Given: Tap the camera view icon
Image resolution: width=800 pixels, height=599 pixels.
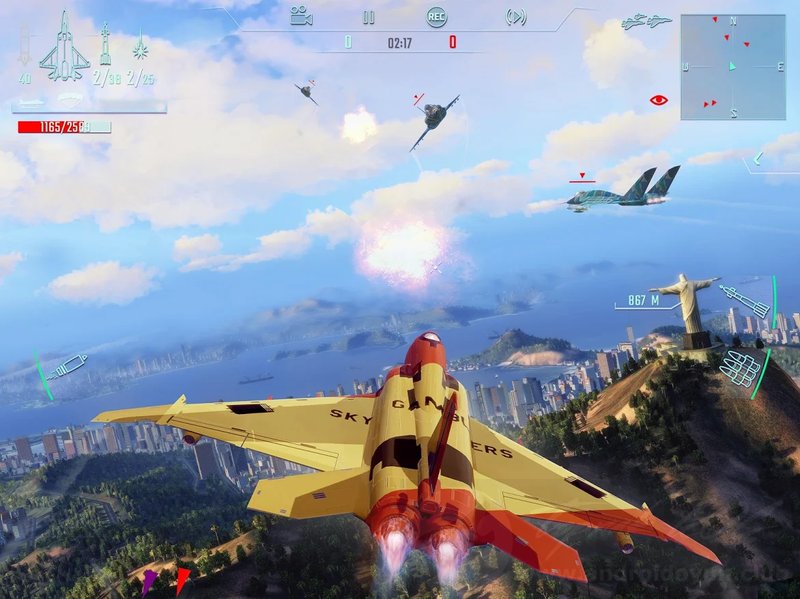Looking at the screenshot, I should [x=300, y=16].
